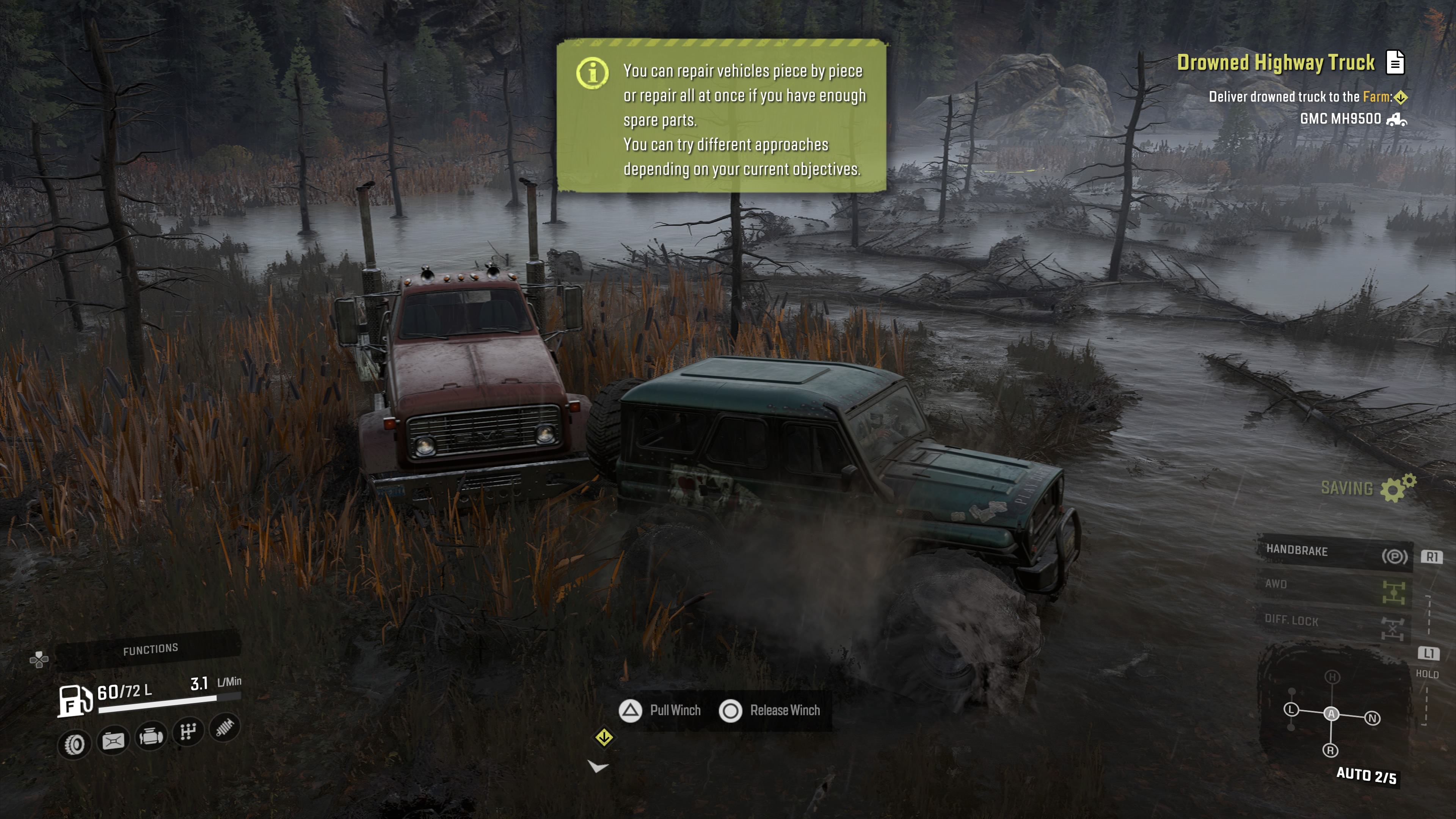The image size is (1456, 819).
Task: Open the Drowned Highway Truck objective
Action: tap(1275, 63)
